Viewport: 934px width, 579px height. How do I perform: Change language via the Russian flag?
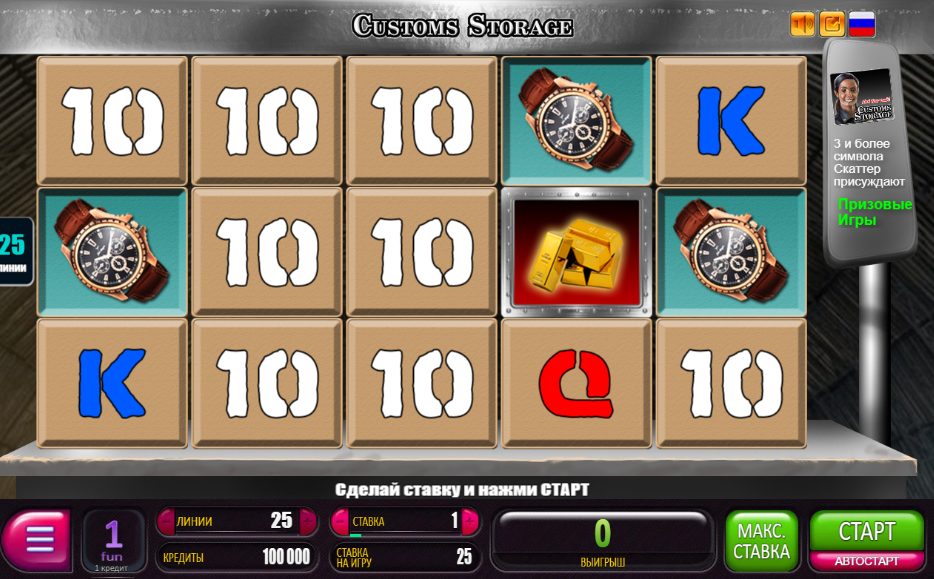click(862, 23)
